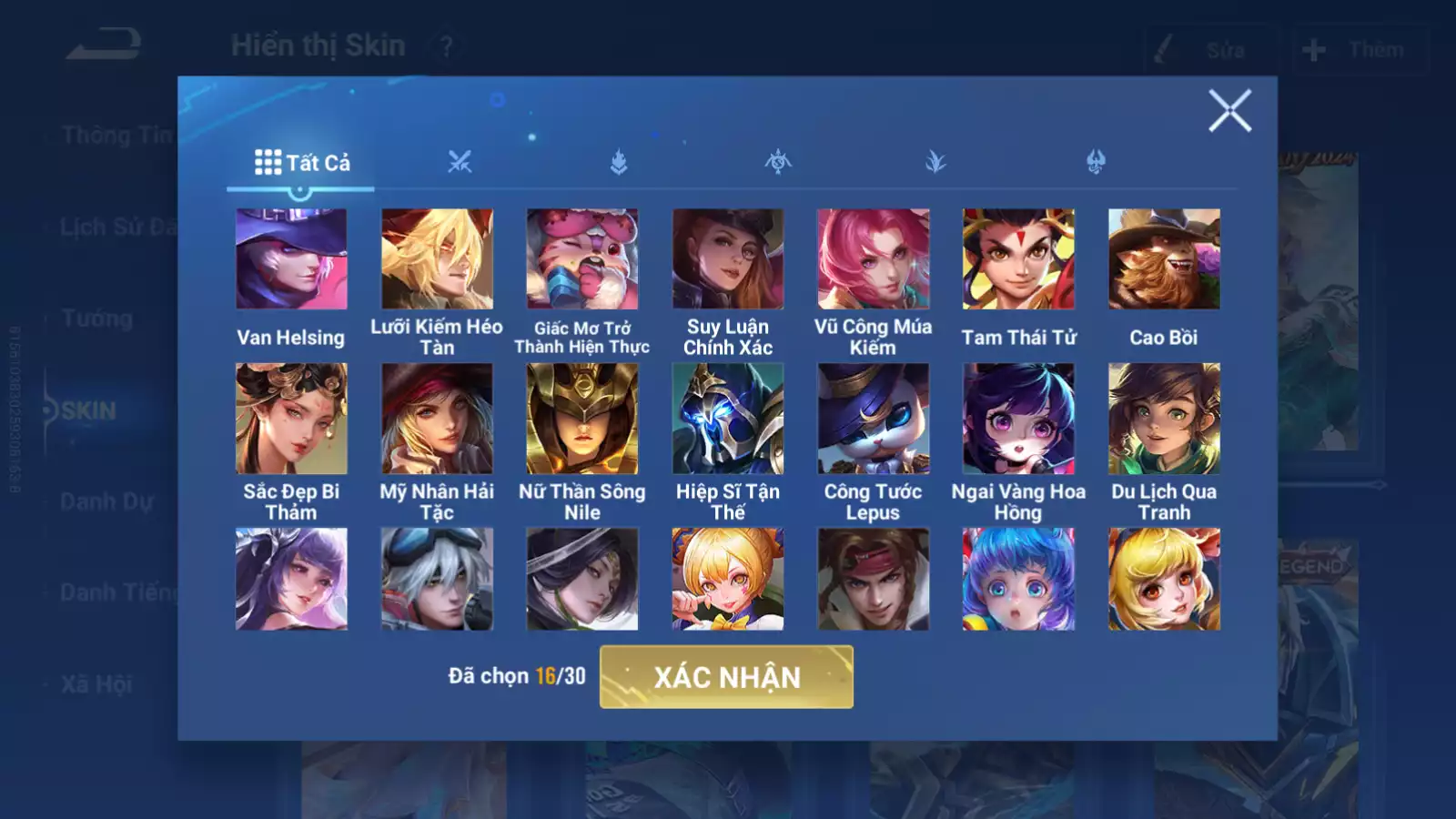The height and width of the screenshot is (819, 1456).
Task: Pick the Cao Bồi skin
Action: [x=1164, y=259]
